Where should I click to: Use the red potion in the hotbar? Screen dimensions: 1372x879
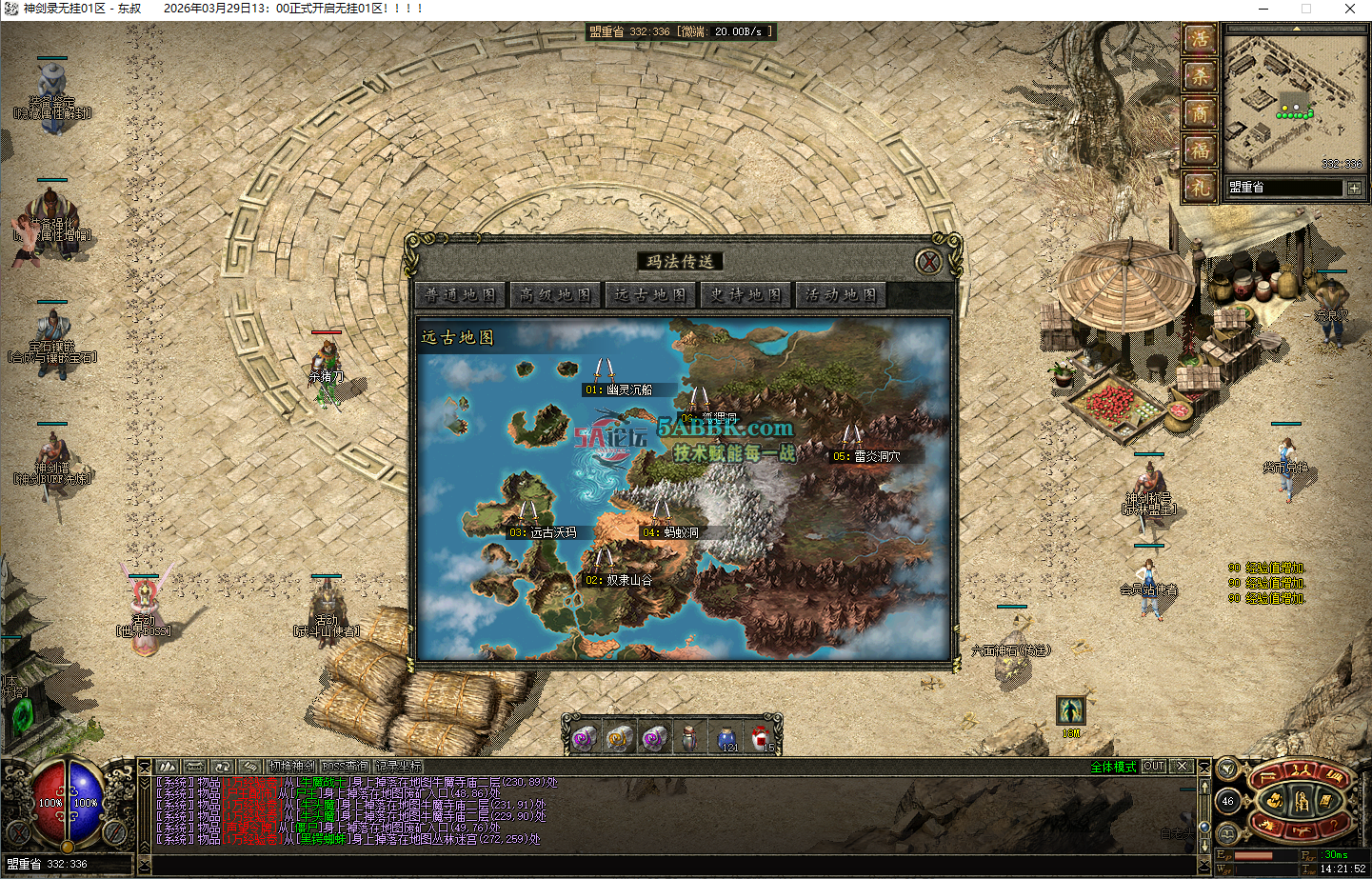[762, 737]
